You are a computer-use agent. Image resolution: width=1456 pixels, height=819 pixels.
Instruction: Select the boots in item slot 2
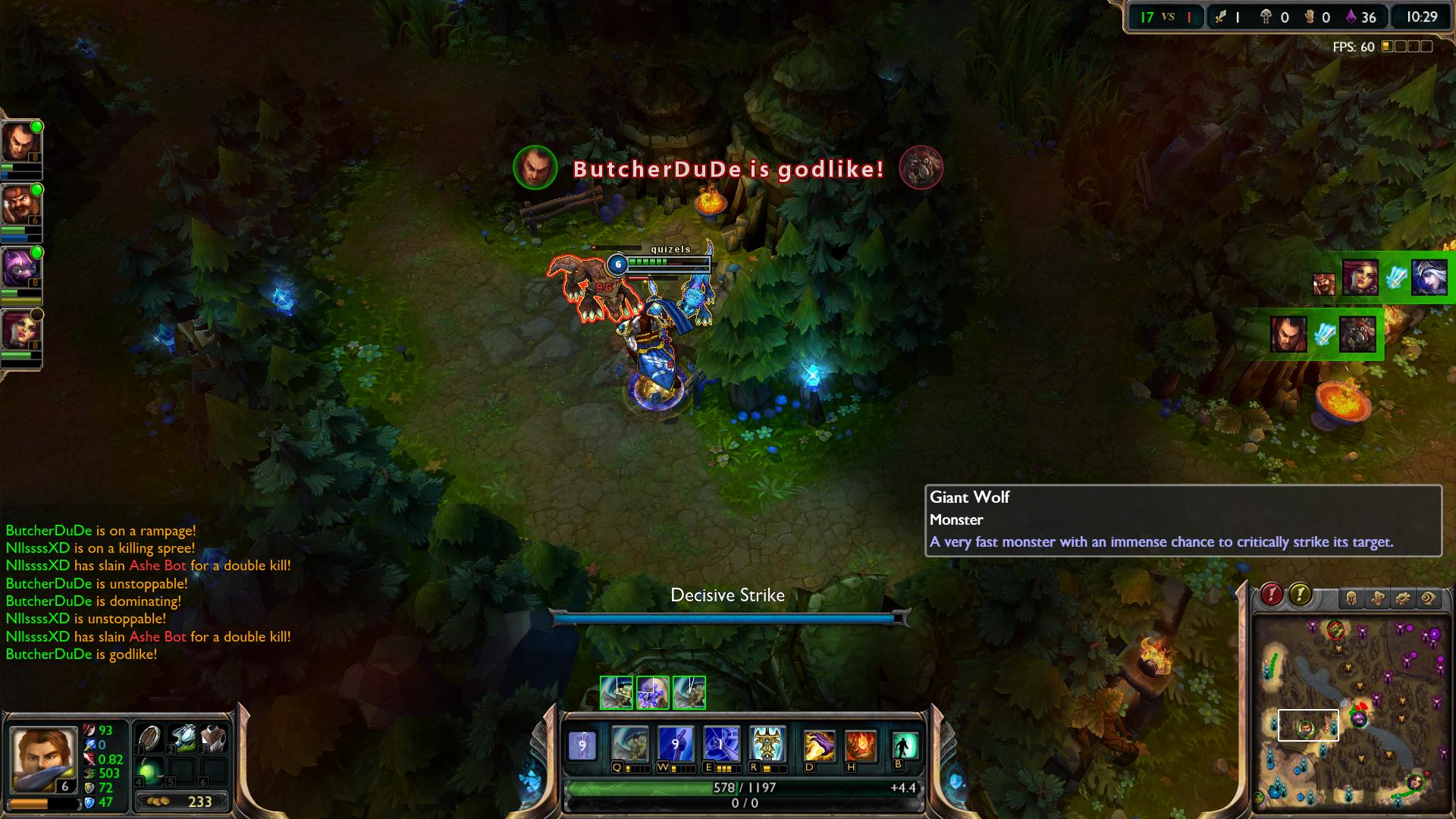[182, 737]
